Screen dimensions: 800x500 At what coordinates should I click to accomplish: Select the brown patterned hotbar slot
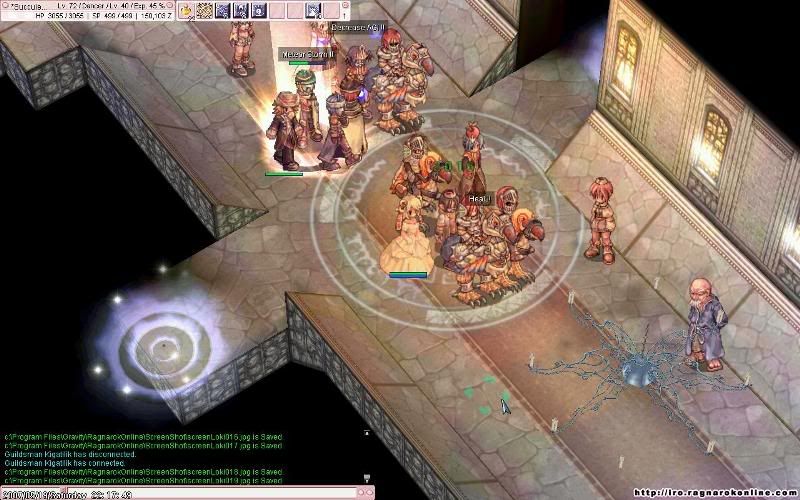205,11
